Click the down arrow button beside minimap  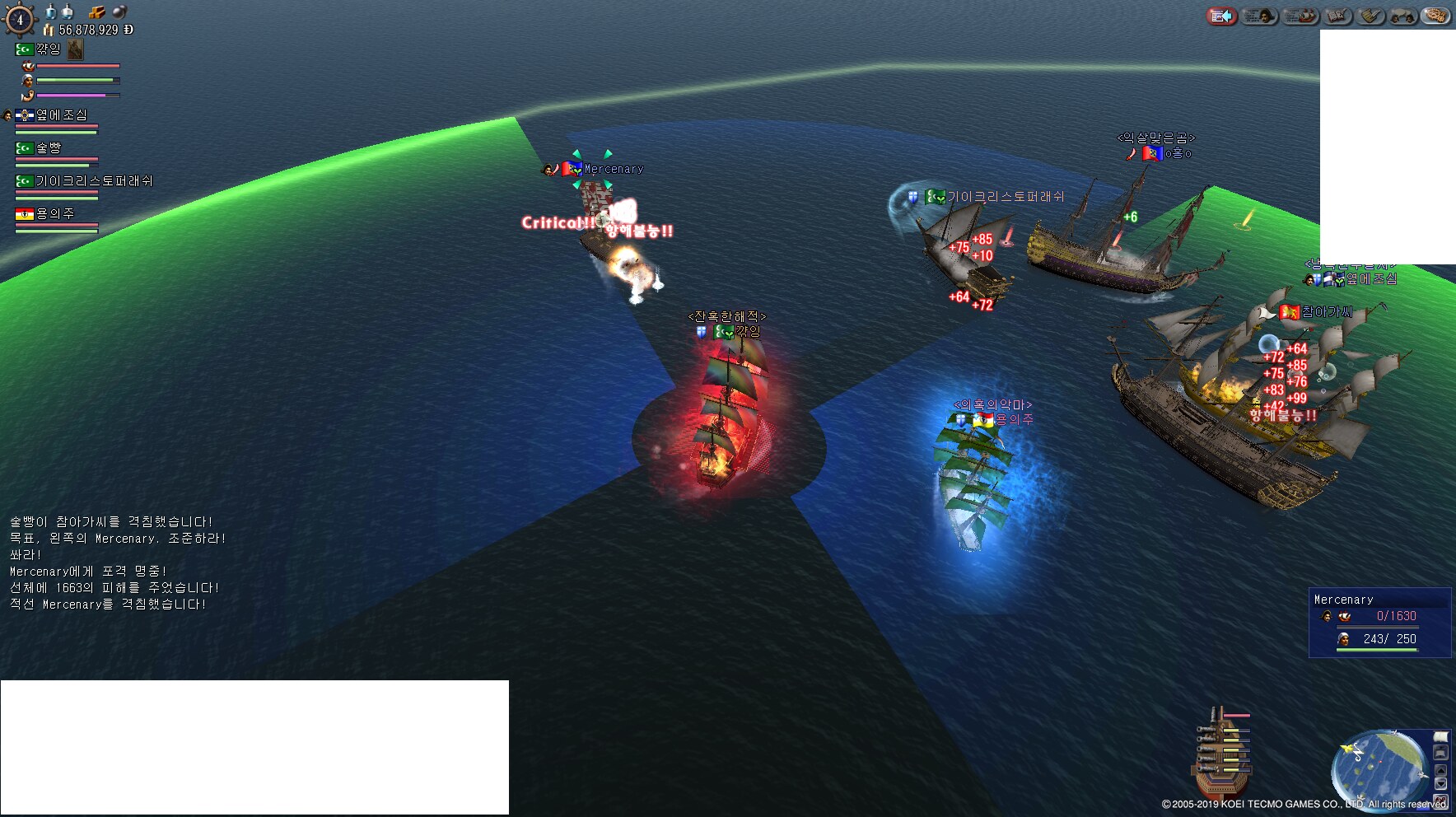[1441, 784]
